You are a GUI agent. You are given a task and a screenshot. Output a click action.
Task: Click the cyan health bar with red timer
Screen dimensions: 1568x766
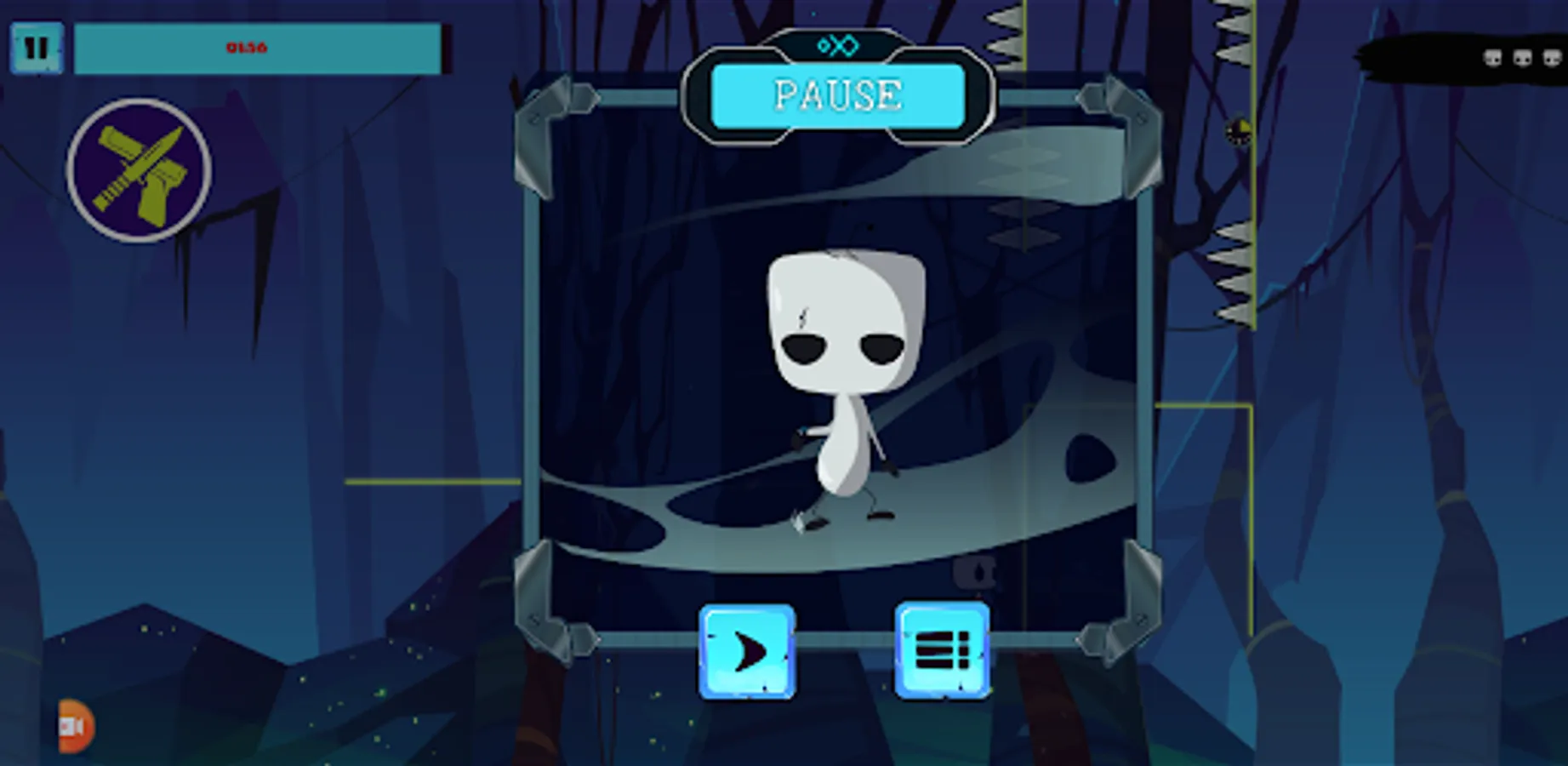(255, 49)
